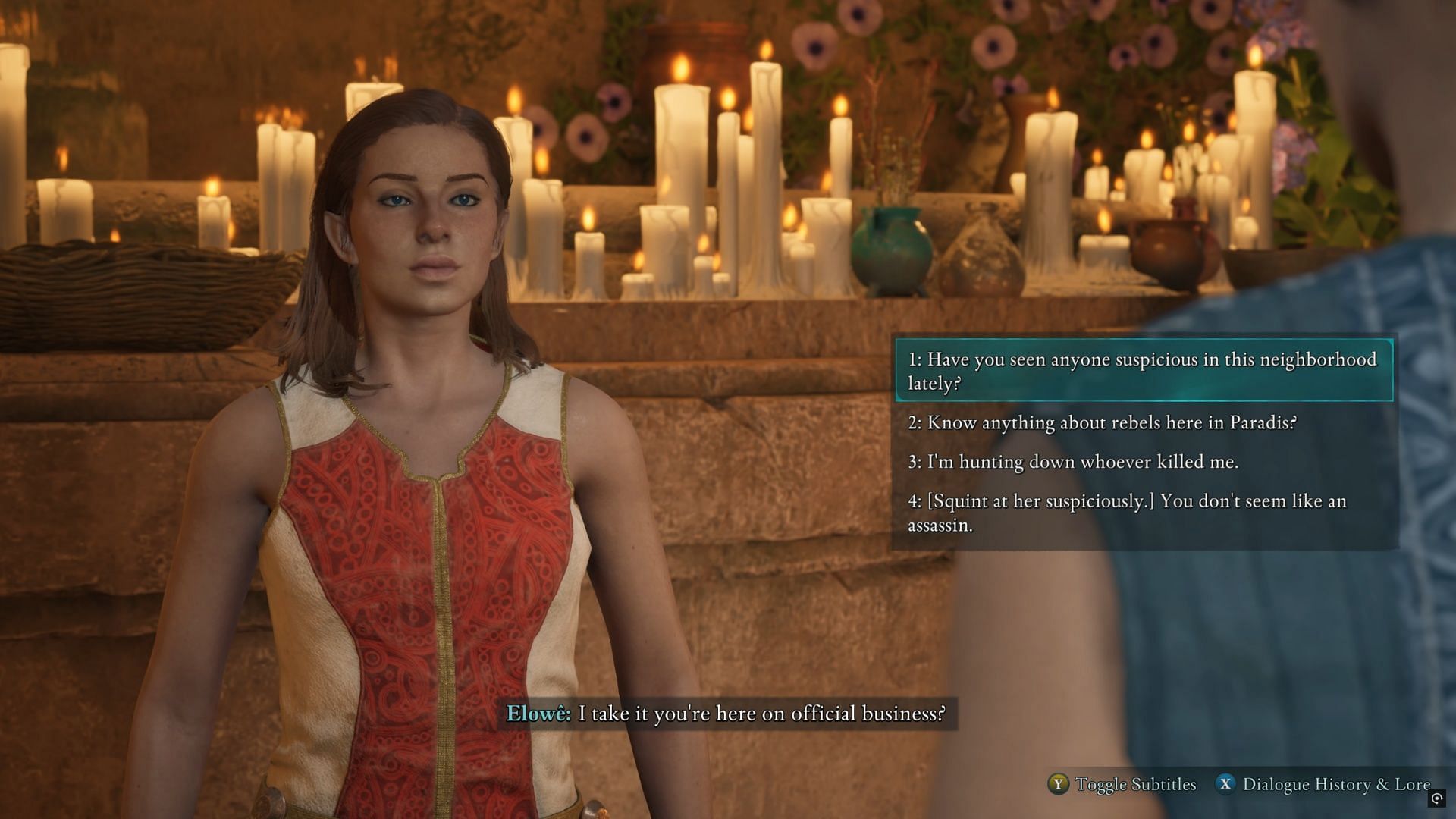The image size is (1456, 819).
Task: Ask about anyone suspicious in the neighborhood
Action: [x=1143, y=371]
